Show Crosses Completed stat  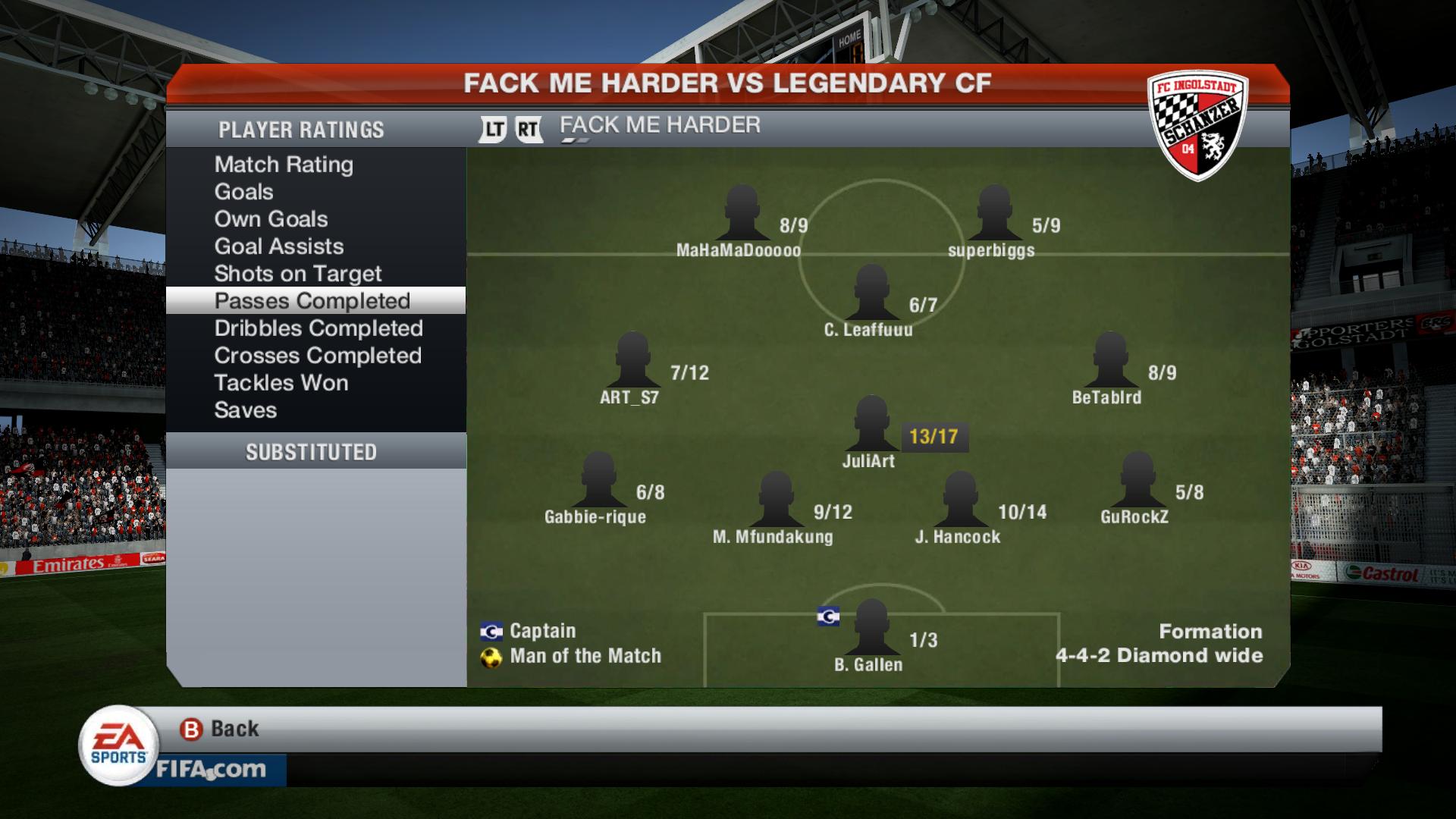click(x=317, y=356)
